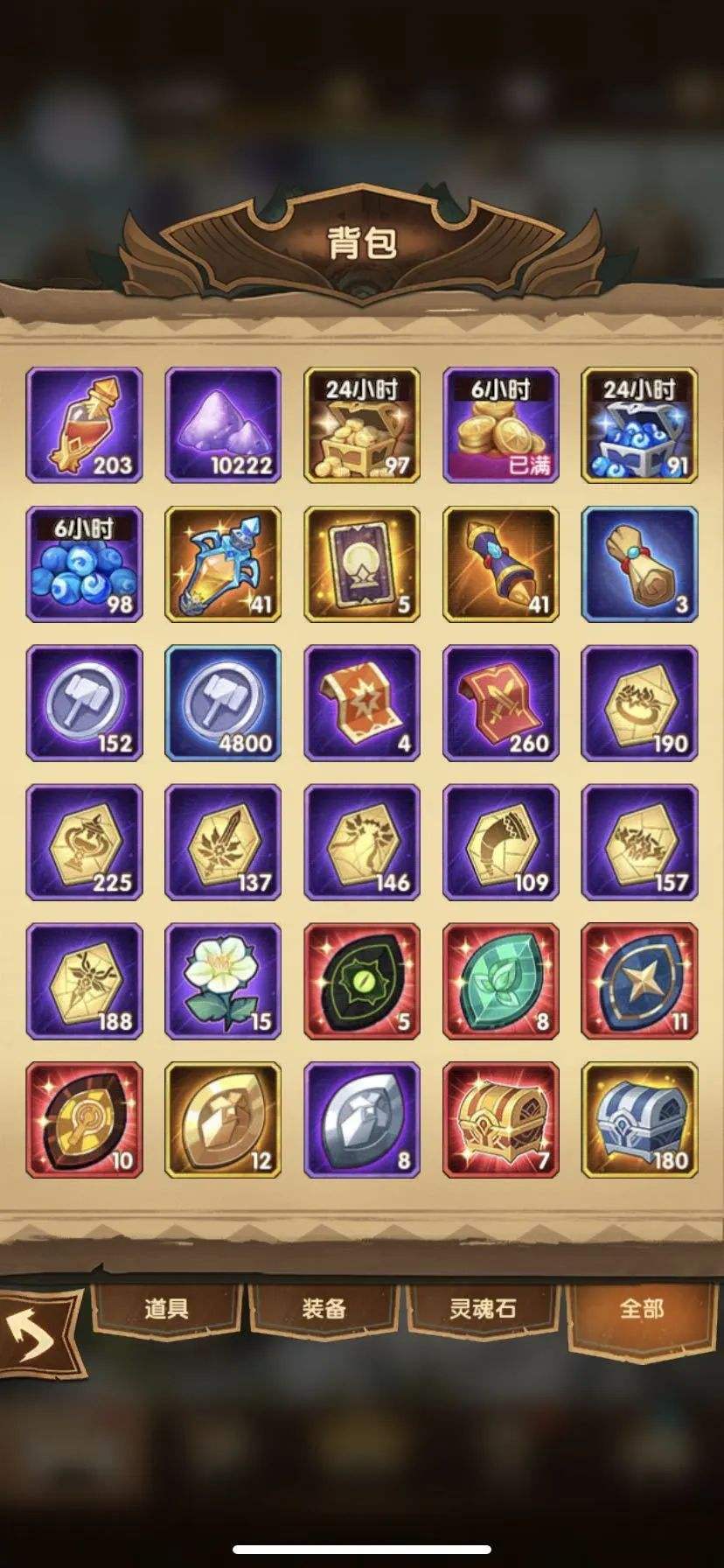Choose the white flower item
This screenshot has width=724, height=1568.
223,981
